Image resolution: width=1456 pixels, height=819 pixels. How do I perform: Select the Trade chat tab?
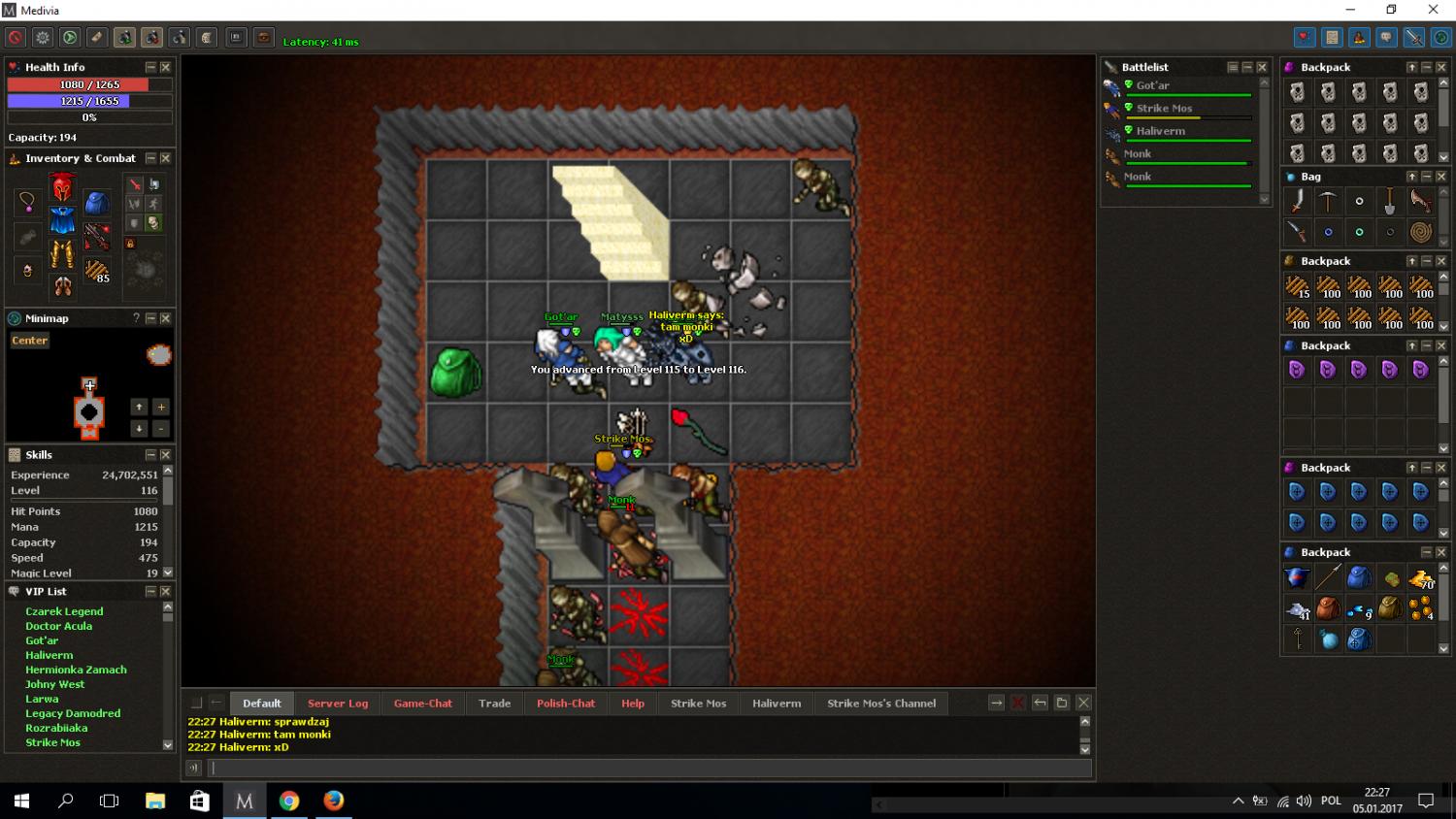(x=494, y=704)
